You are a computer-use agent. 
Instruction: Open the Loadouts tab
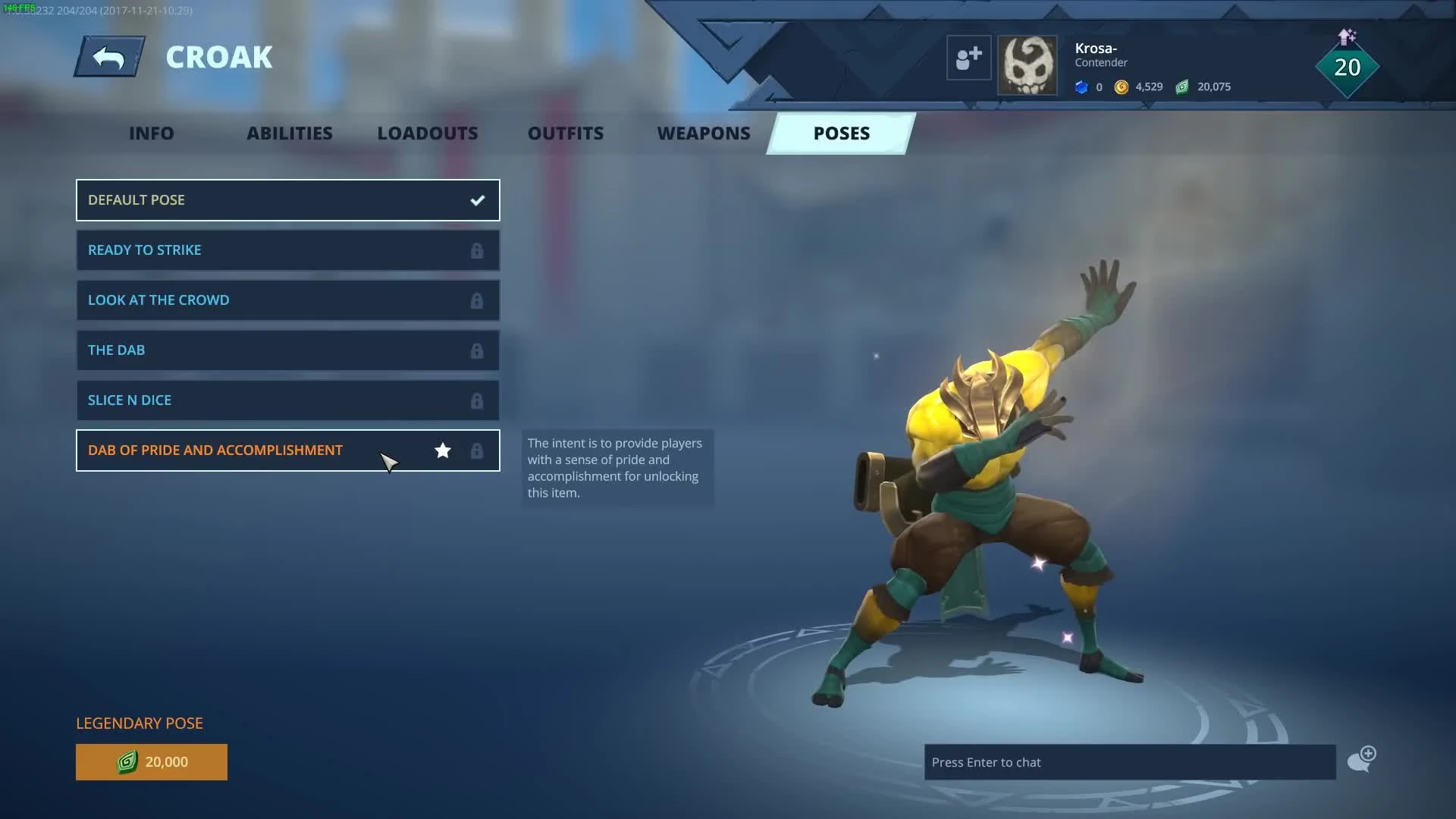[427, 133]
